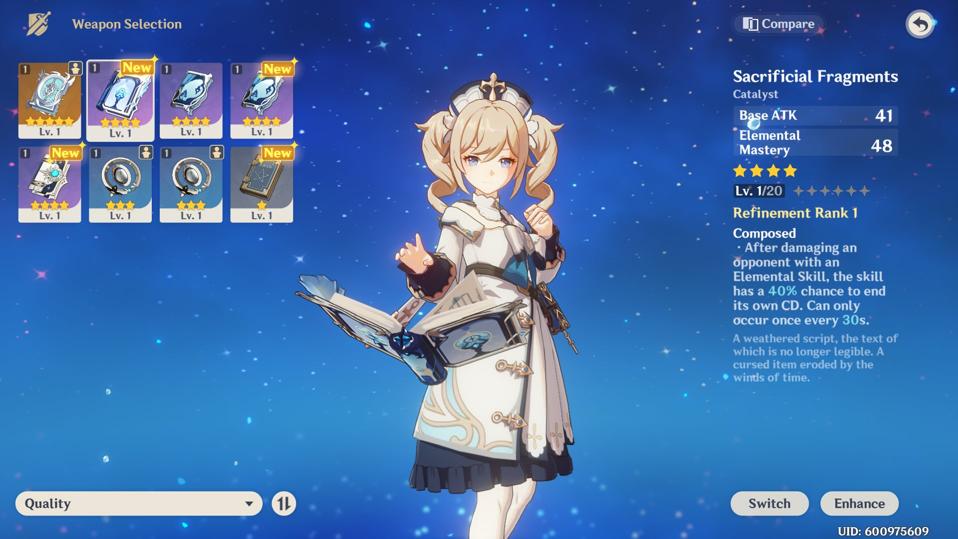Viewport: 958px width, 539px height.
Task: Select the one-star brown book catalyst
Action: pyautogui.click(x=261, y=183)
